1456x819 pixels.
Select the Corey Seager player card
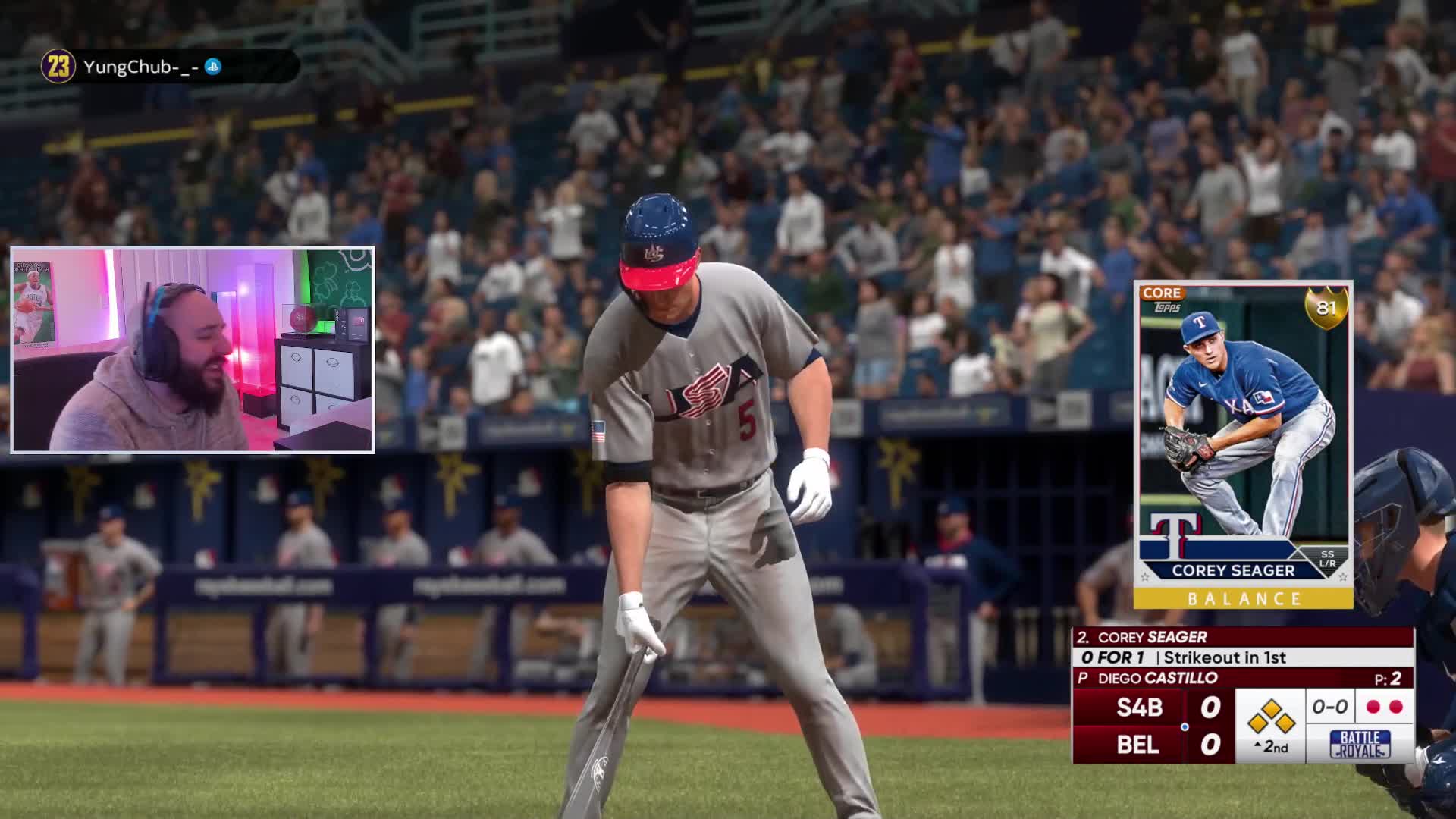(1243, 444)
